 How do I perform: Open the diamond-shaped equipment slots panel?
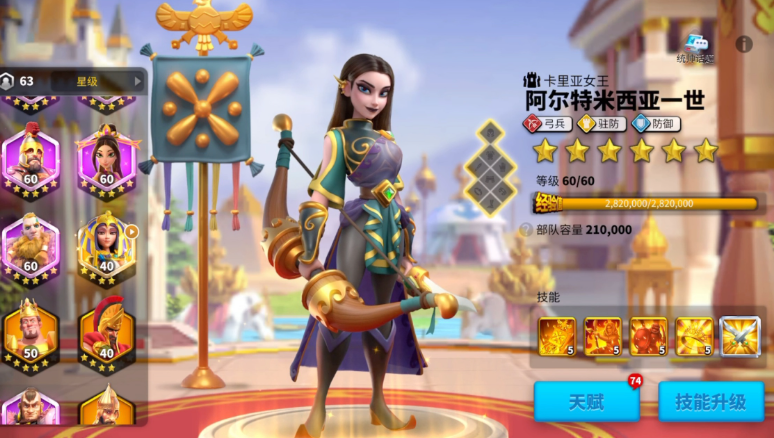490,167
